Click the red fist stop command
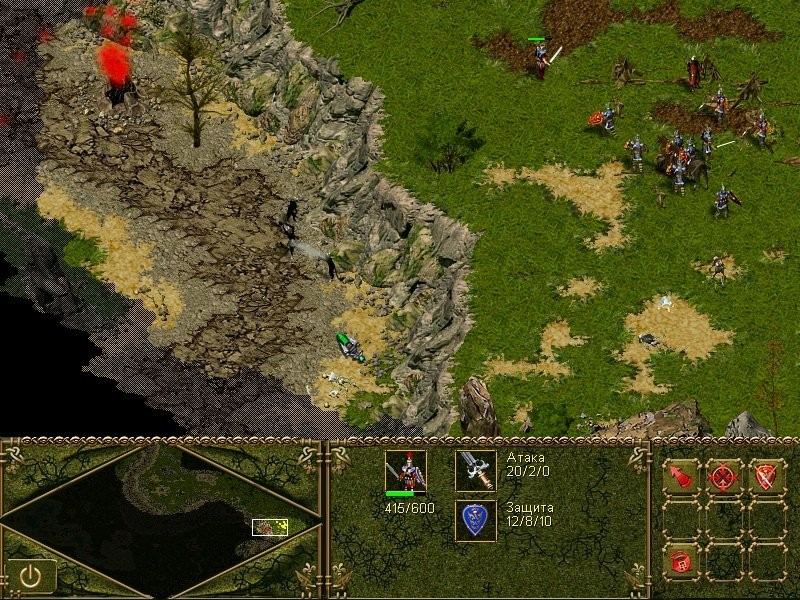Screen dimensions: 800x600 click(680, 561)
